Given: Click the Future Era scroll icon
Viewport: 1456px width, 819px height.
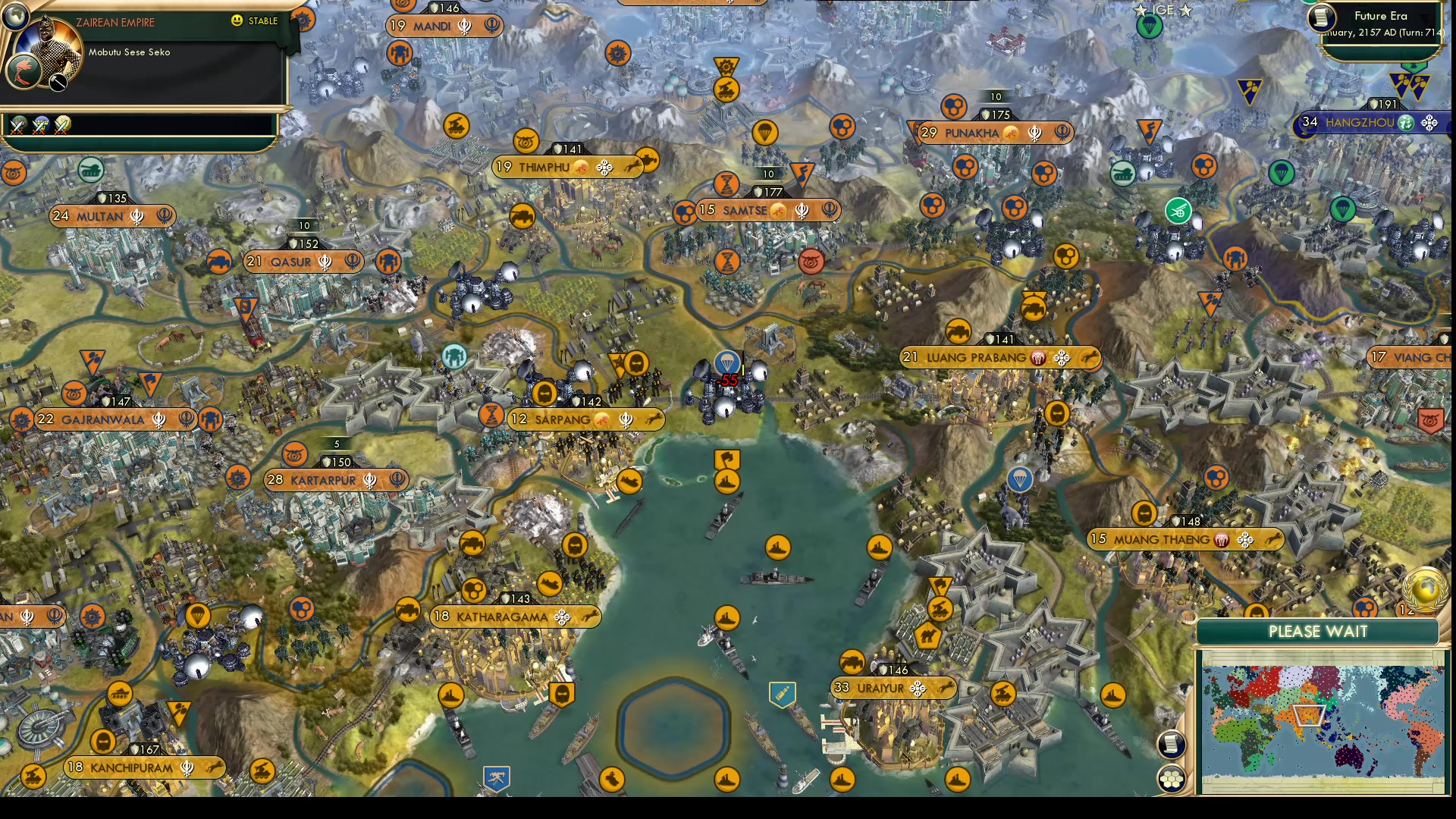Looking at the screenshot, I should [x=1320, y=19].
